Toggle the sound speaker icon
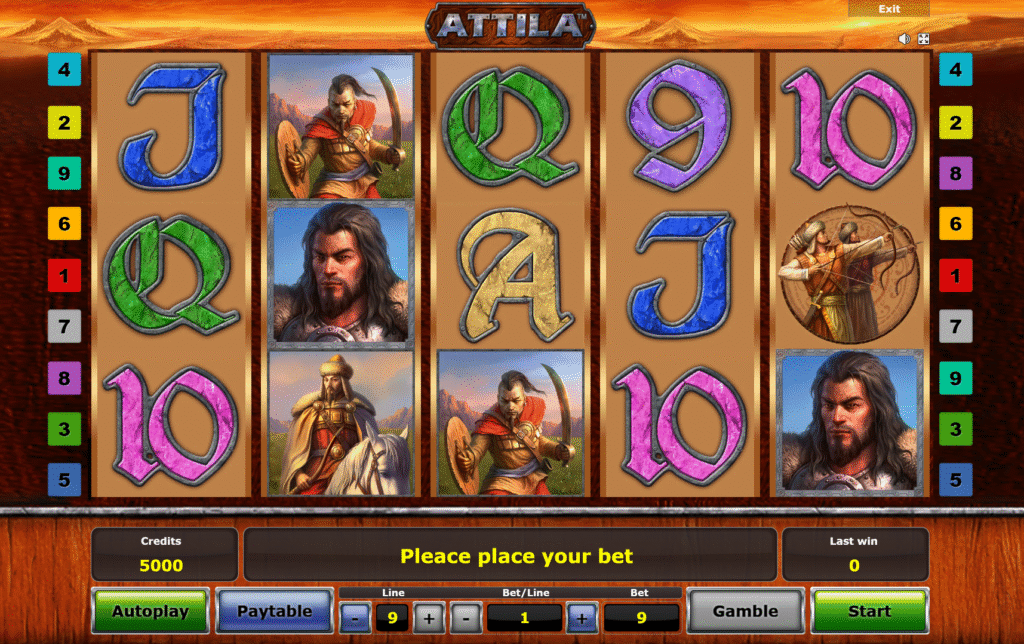 tap(904, 39)
